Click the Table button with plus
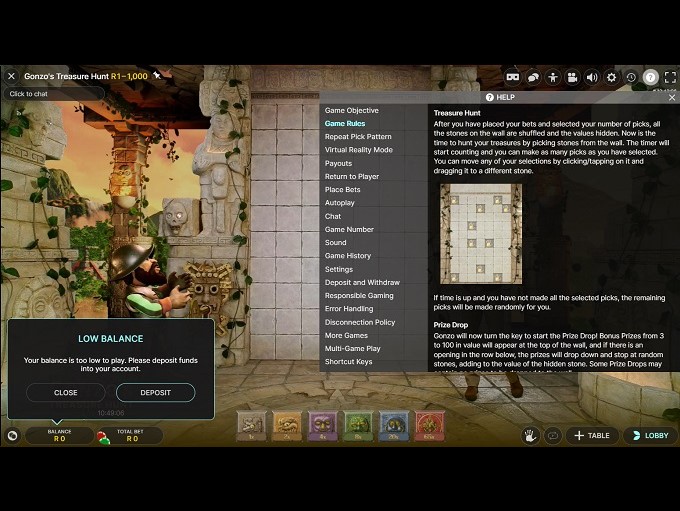 tap(592, 436)
